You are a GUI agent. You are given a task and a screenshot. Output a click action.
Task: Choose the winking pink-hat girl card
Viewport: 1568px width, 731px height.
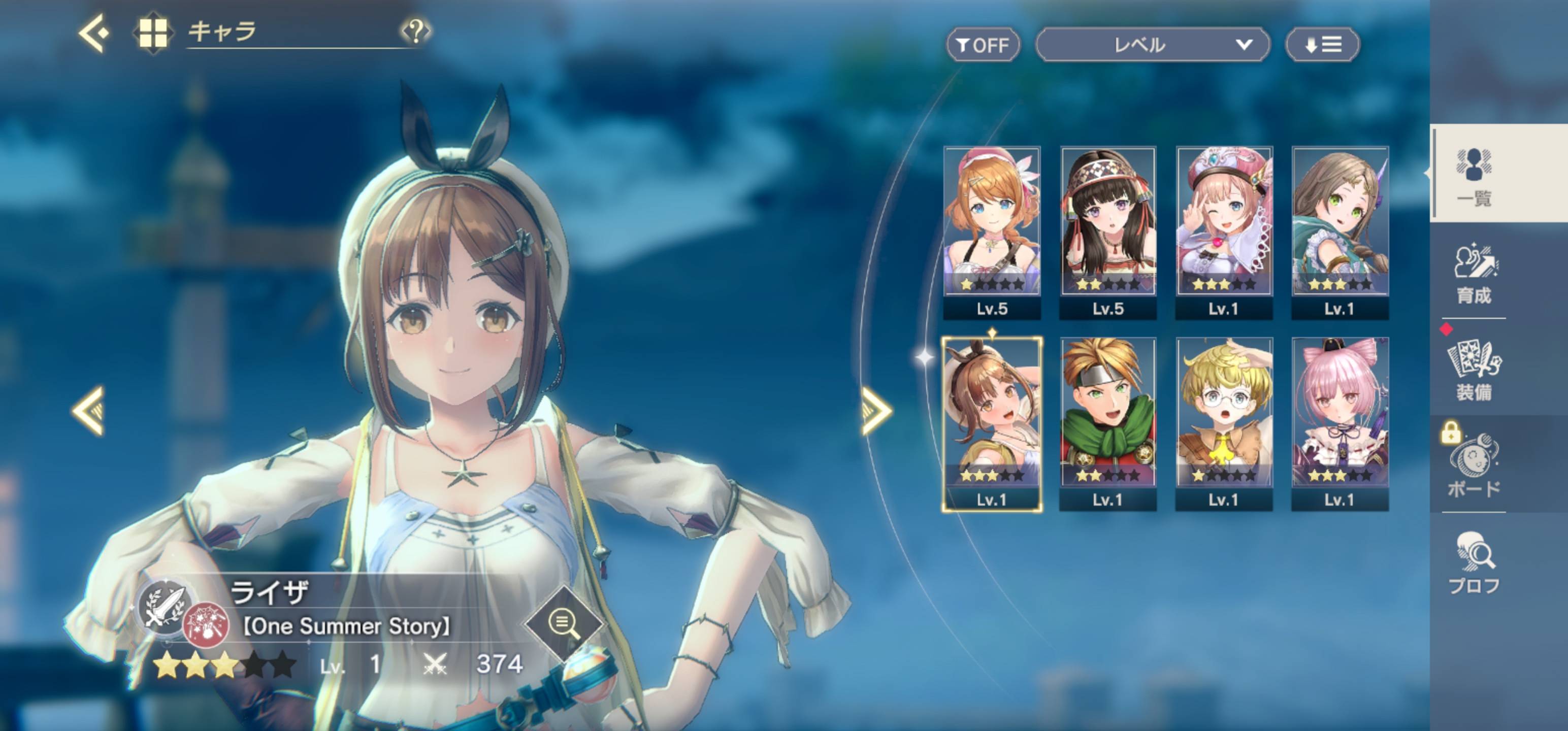tap(1224, 231)
